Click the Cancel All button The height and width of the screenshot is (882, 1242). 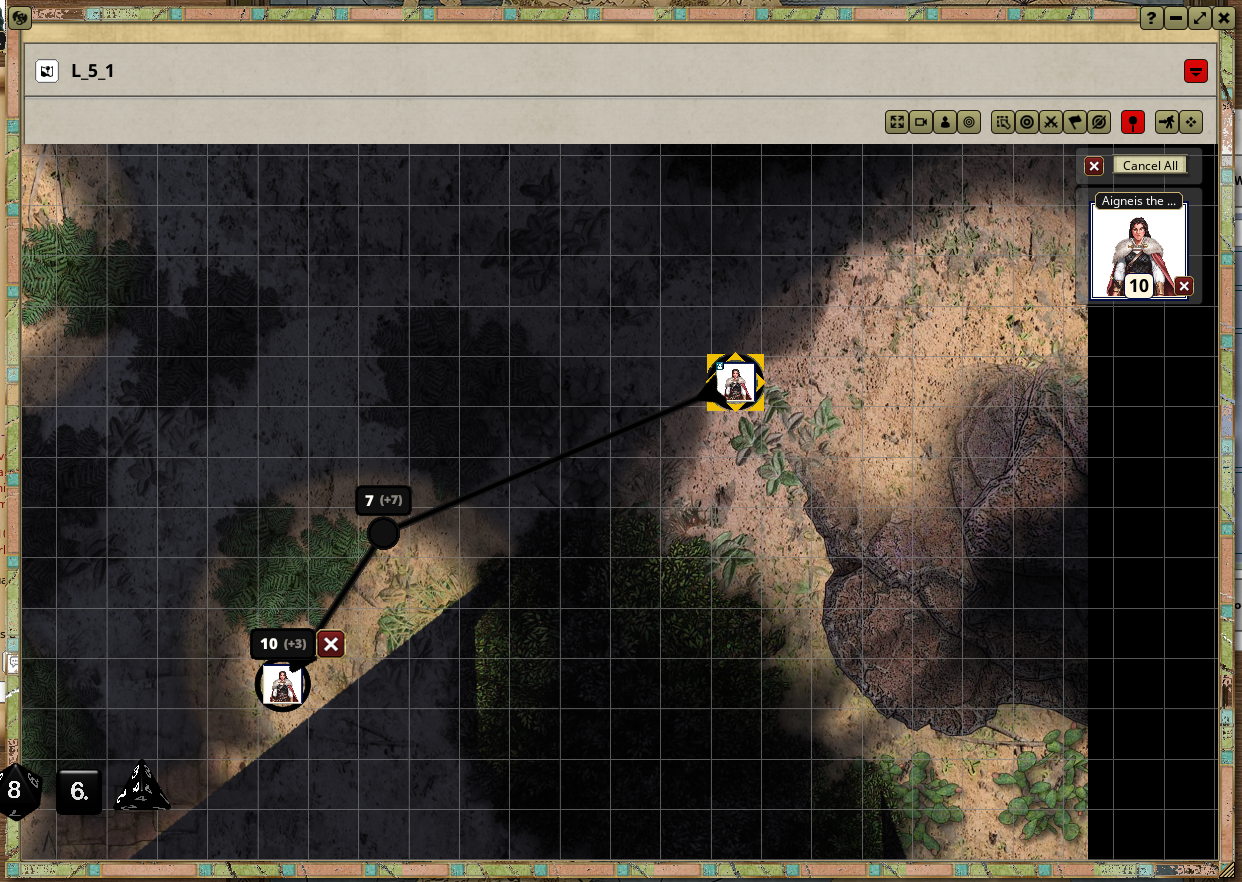pyautogui.click(x=1149, y=166)
